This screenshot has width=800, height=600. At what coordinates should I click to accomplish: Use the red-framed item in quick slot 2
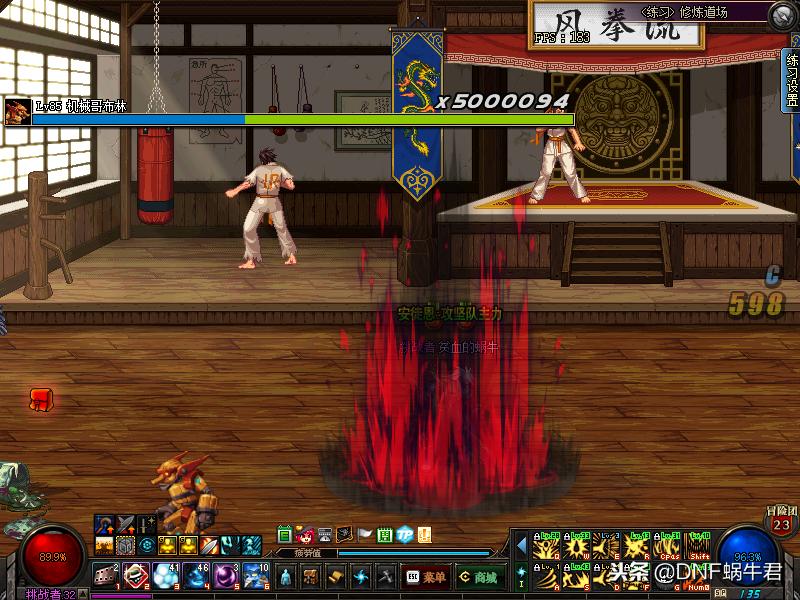136,575
